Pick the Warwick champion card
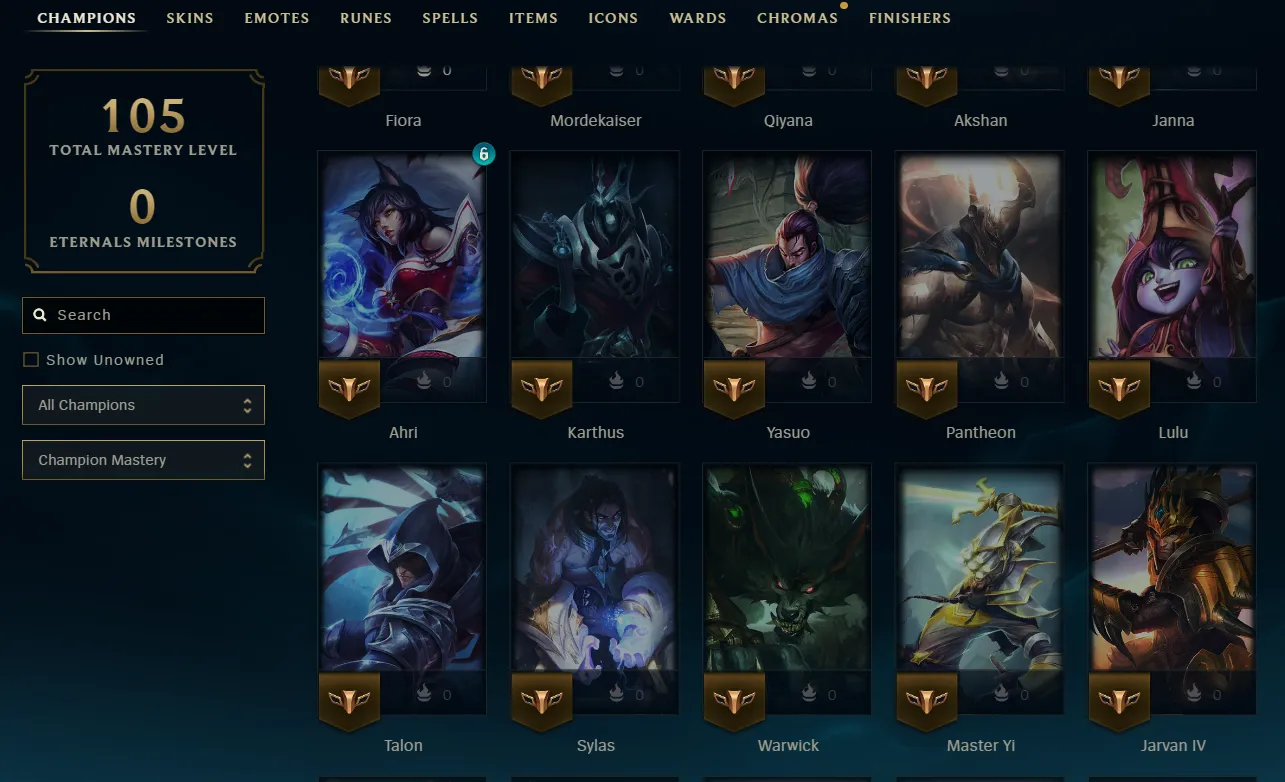 pos(787,568)
